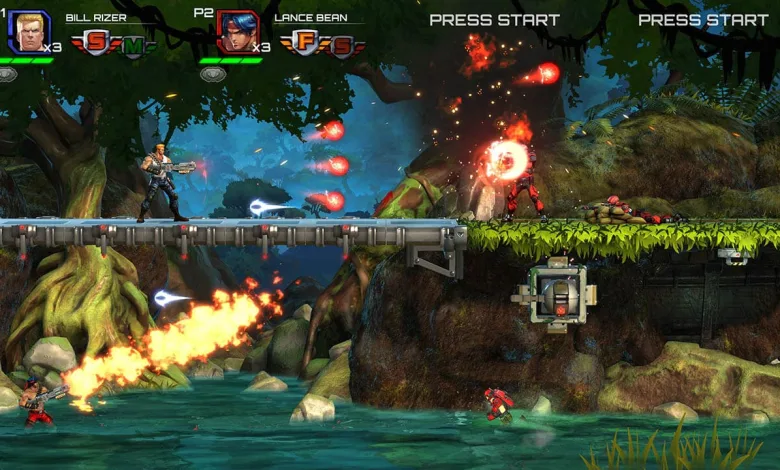Screen dimensions: 780x470
Task: Click Lance Bean's character portrait
Action: pos(237,31)
